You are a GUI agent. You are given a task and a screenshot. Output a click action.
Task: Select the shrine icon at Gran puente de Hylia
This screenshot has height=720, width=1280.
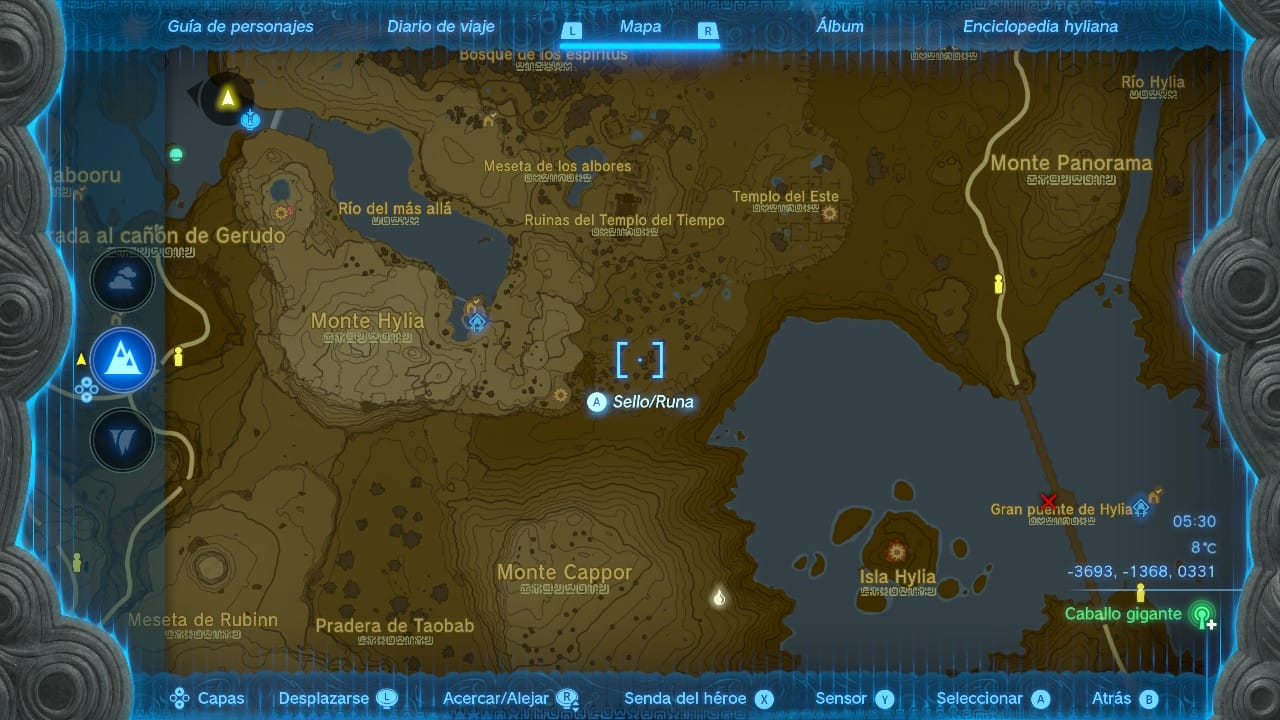(x=1141, y=508)
